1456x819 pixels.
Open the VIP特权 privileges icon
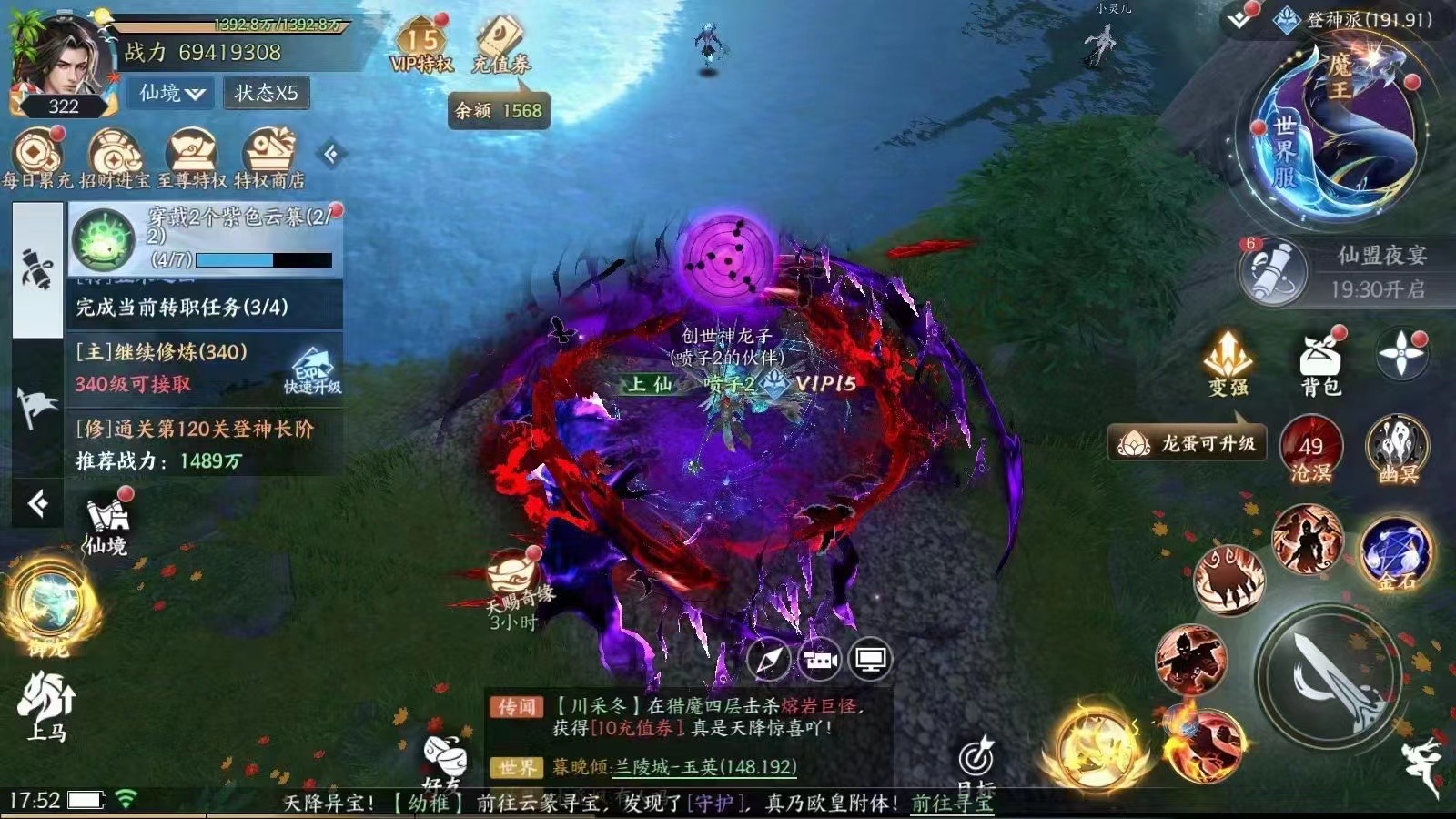point(421,47)
